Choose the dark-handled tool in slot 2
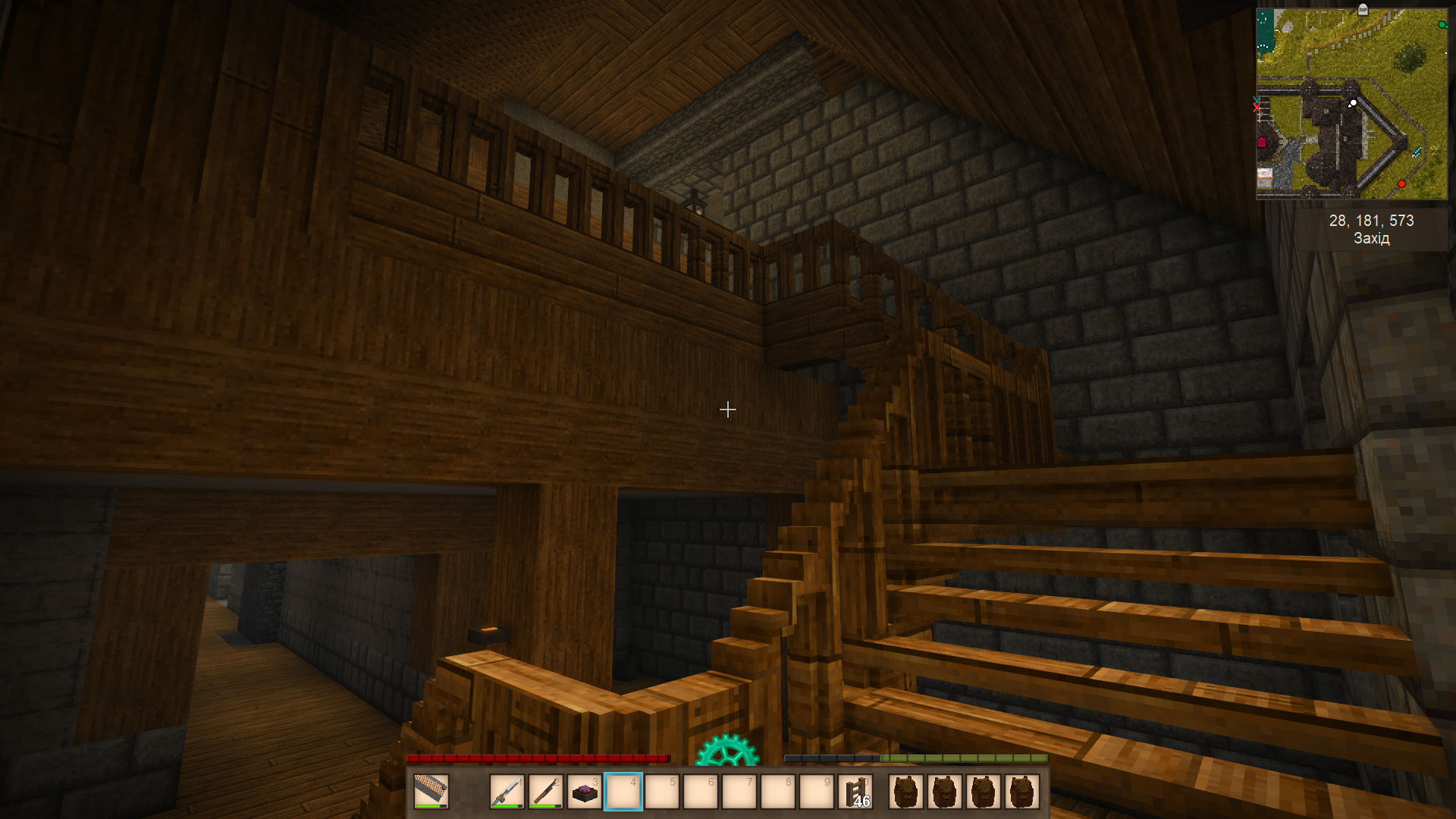Screen dimensions: 1456x819 tap(546, 792)
